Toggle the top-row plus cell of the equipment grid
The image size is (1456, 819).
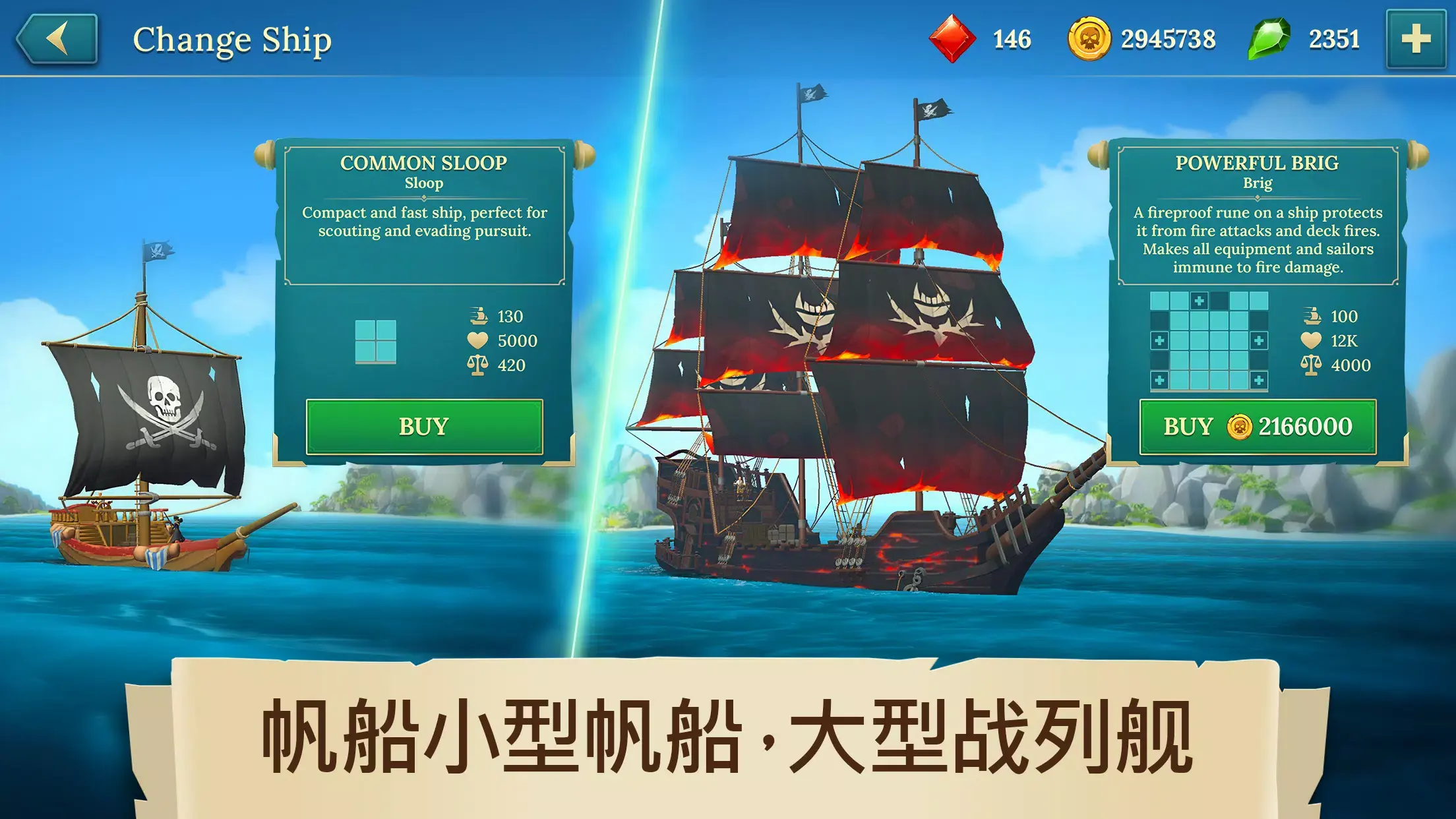click(x=1199, y=301)
